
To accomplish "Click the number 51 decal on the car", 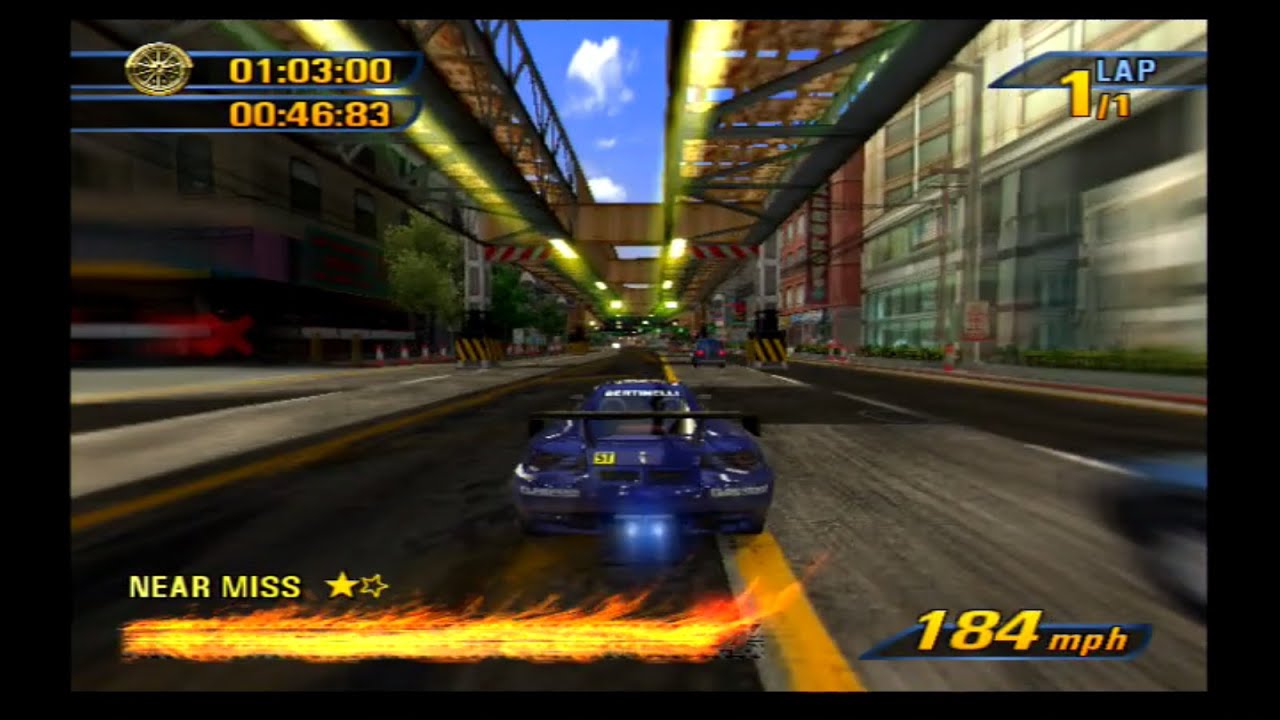I will click(604, 457).
